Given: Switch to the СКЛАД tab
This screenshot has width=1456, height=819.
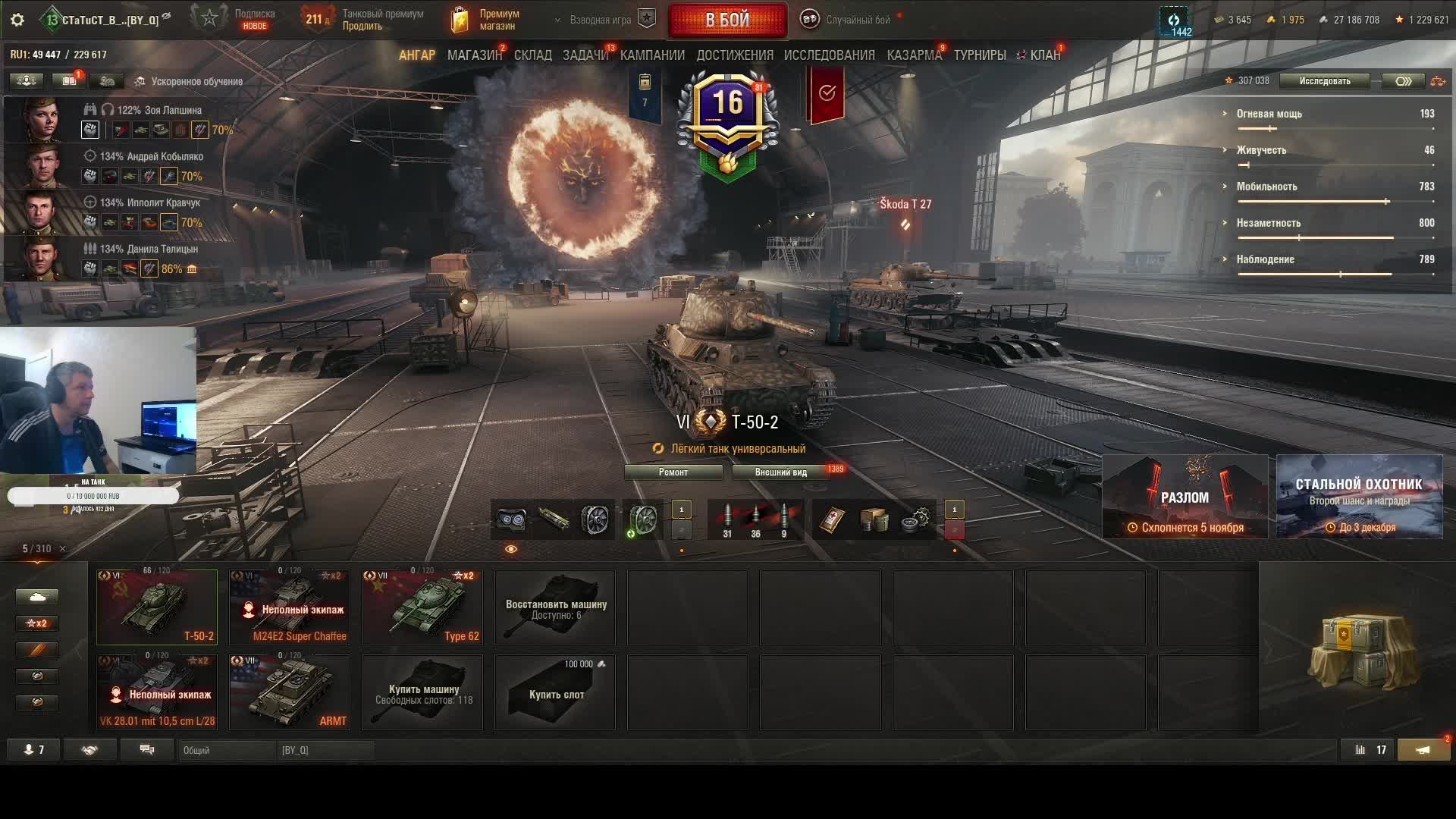Looking at the screenshot, I should 533,55.
